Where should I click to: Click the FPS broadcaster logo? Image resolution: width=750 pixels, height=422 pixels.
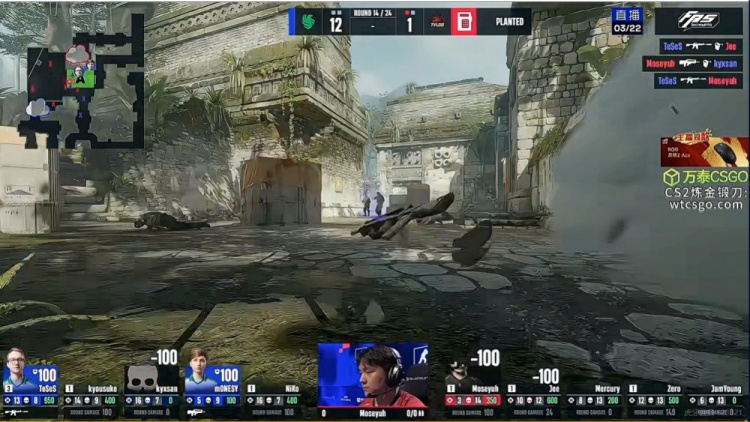[x=699, y=21]
